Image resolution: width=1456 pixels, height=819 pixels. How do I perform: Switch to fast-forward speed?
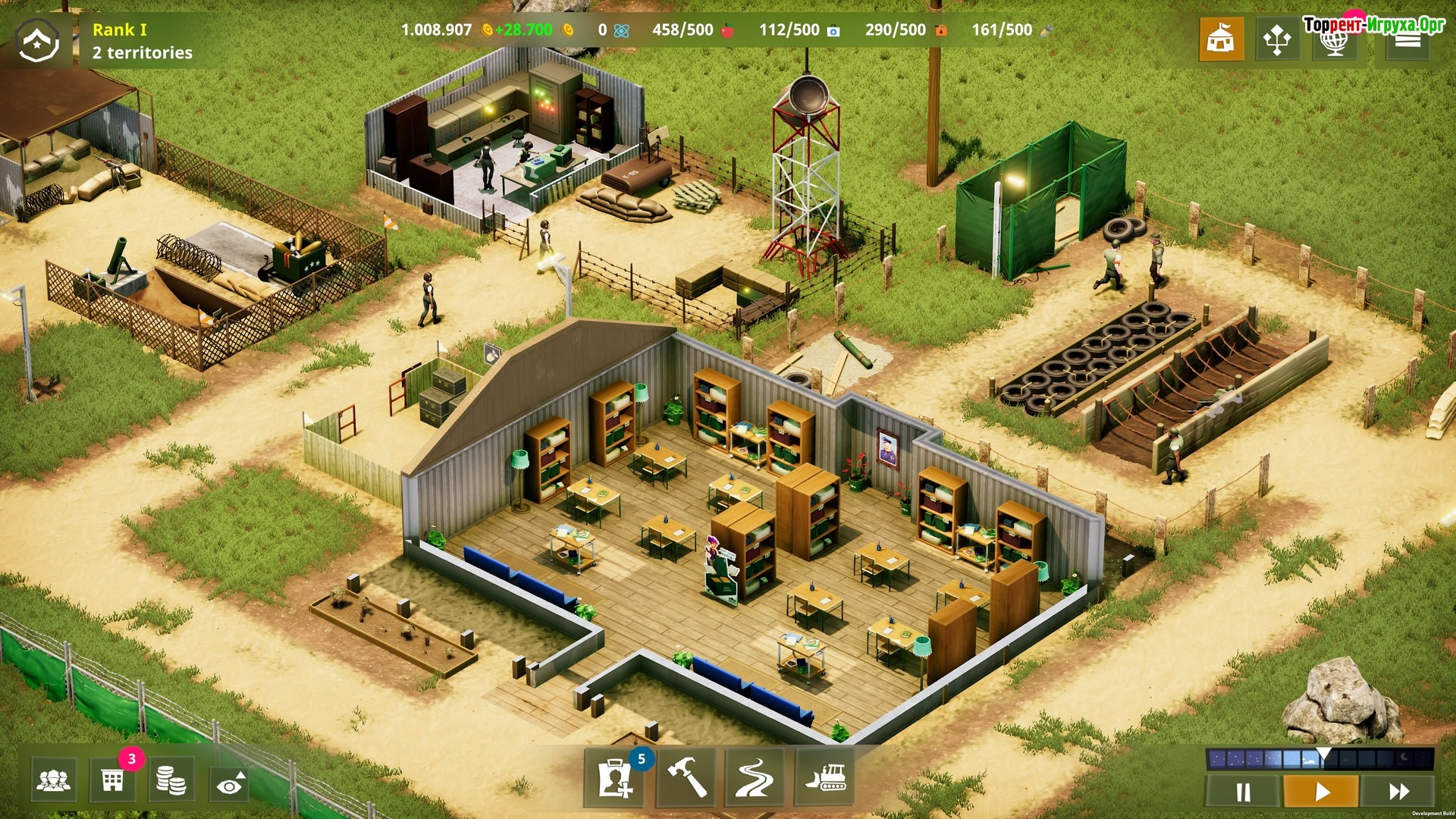pyautogui.click(x=1398, y=792)
